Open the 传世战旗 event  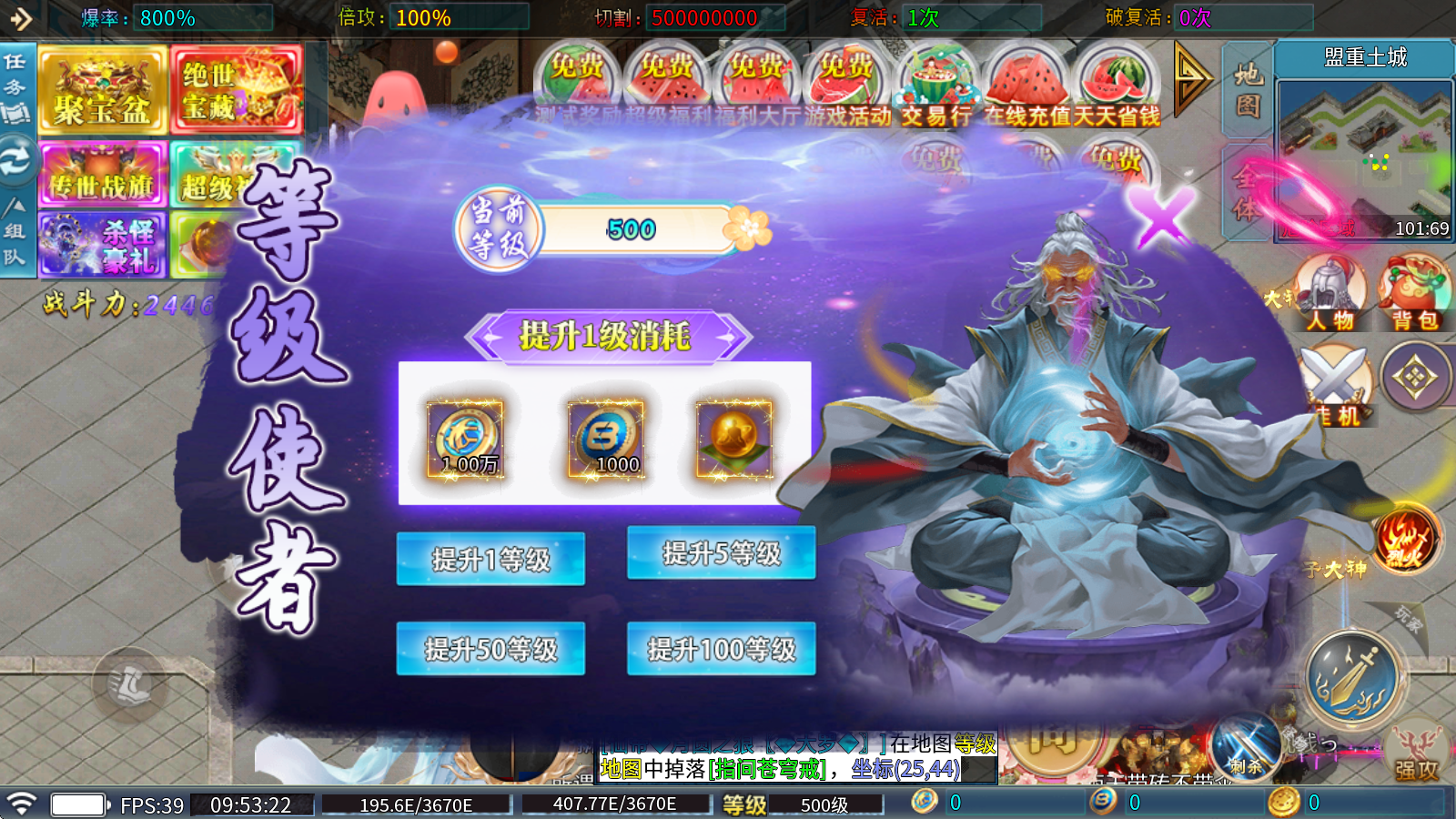[102, 176]
